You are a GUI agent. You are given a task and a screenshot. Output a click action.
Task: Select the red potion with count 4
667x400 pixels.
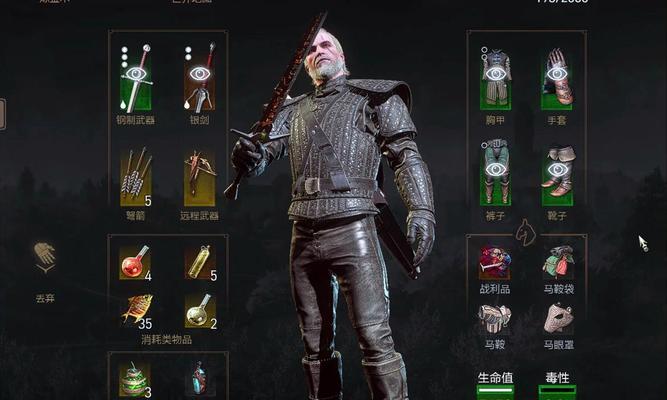134,263
